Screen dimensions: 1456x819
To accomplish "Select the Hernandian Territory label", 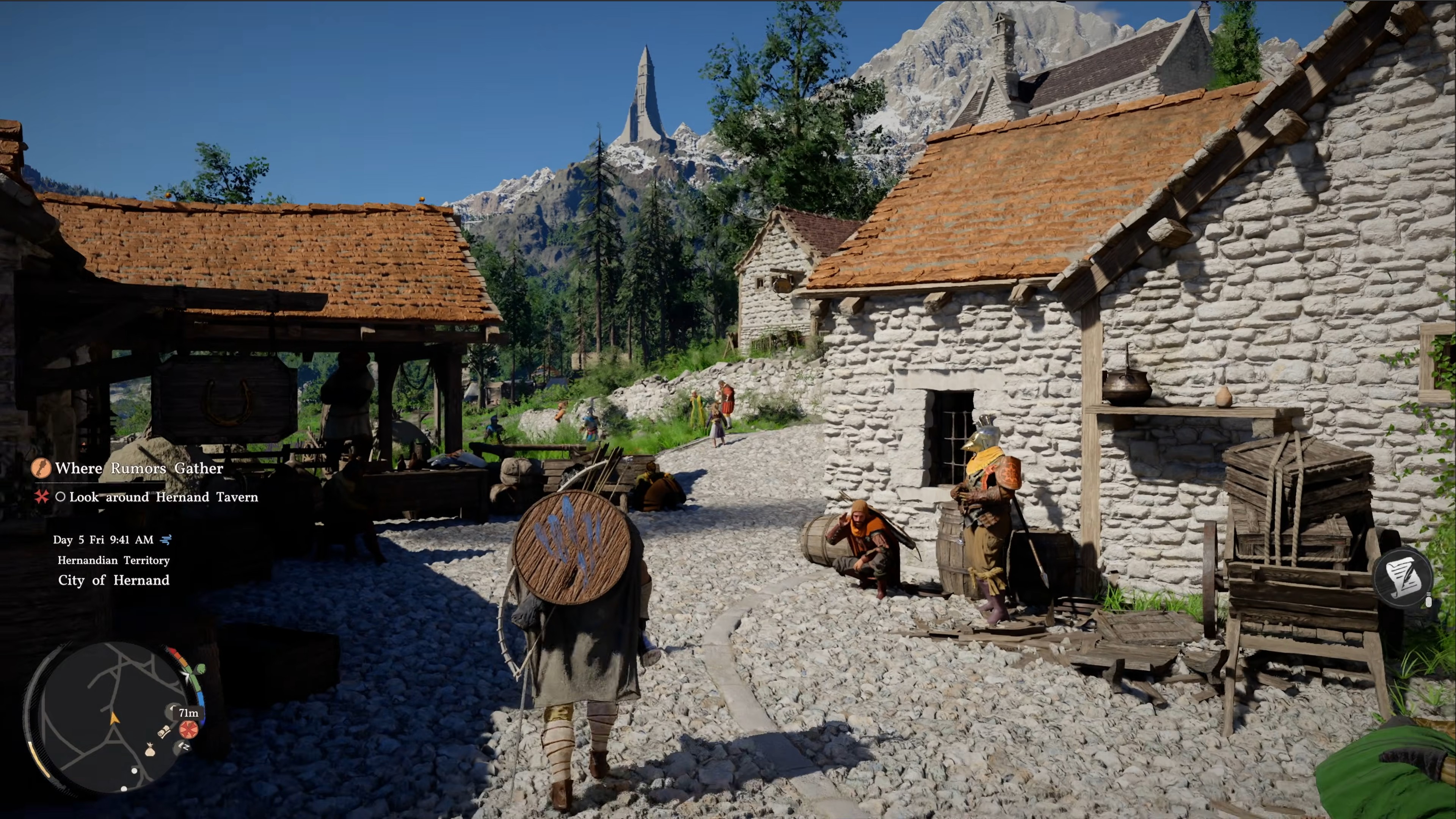I will (x=113, y=560).
